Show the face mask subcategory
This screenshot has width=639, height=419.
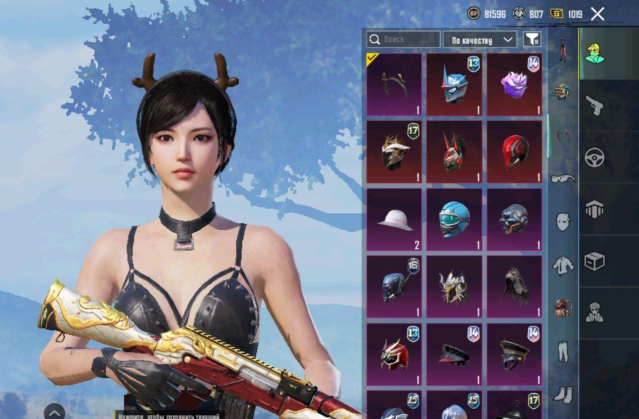click(x=563, y=222)
